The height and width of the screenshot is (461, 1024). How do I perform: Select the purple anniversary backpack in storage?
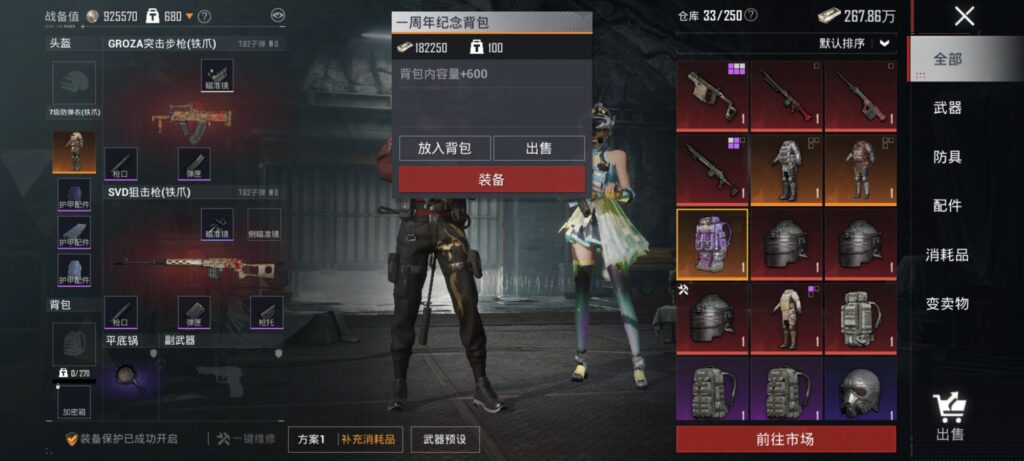pyautogui.click(x=711, y=244)
